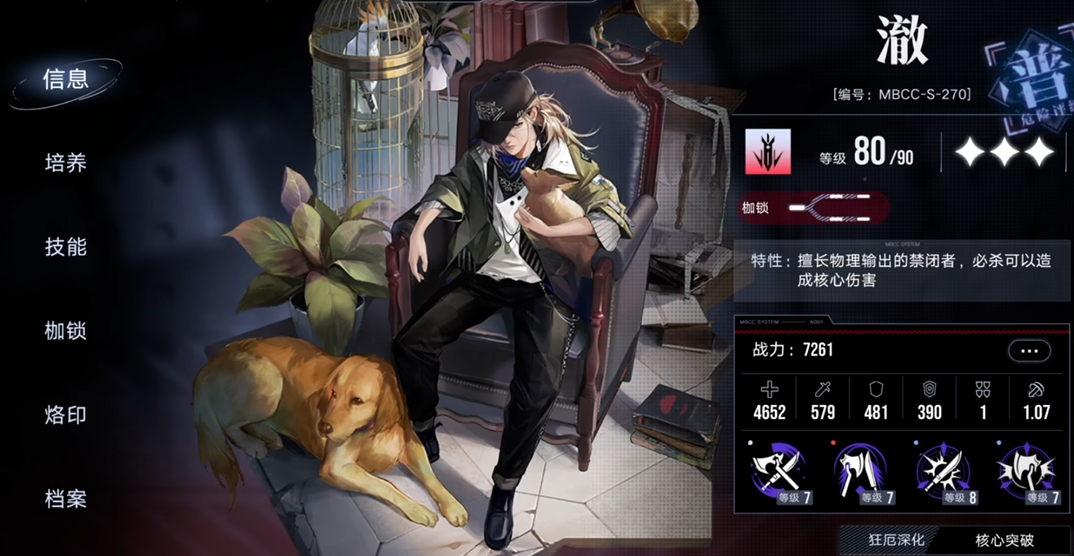Screen dimensions: 1074x556
Task: Click the three-dot stats details button
Action: tap(1028, 351)
